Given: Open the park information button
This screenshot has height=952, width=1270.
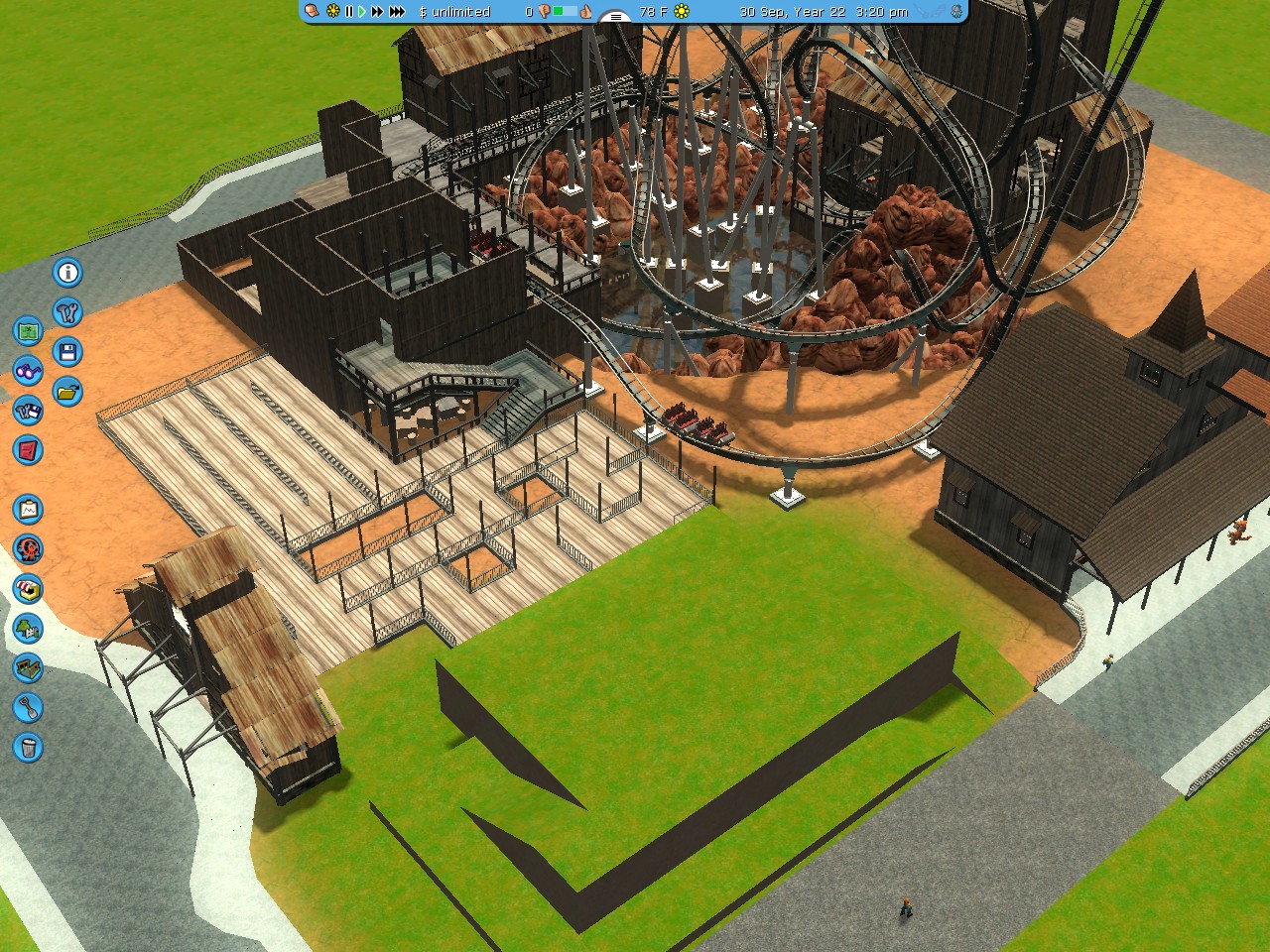Looking at the screenshot, I should click(67, 273).
